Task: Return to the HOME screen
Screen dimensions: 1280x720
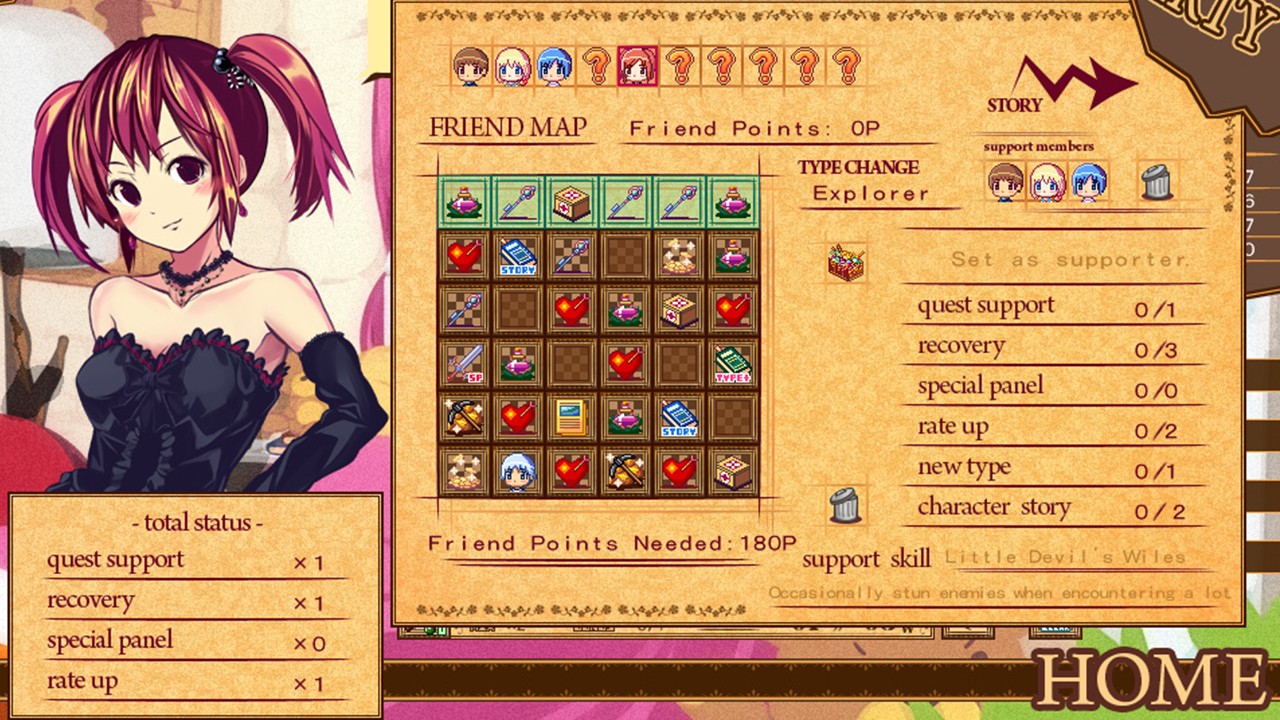Action: click(1150, 682)
